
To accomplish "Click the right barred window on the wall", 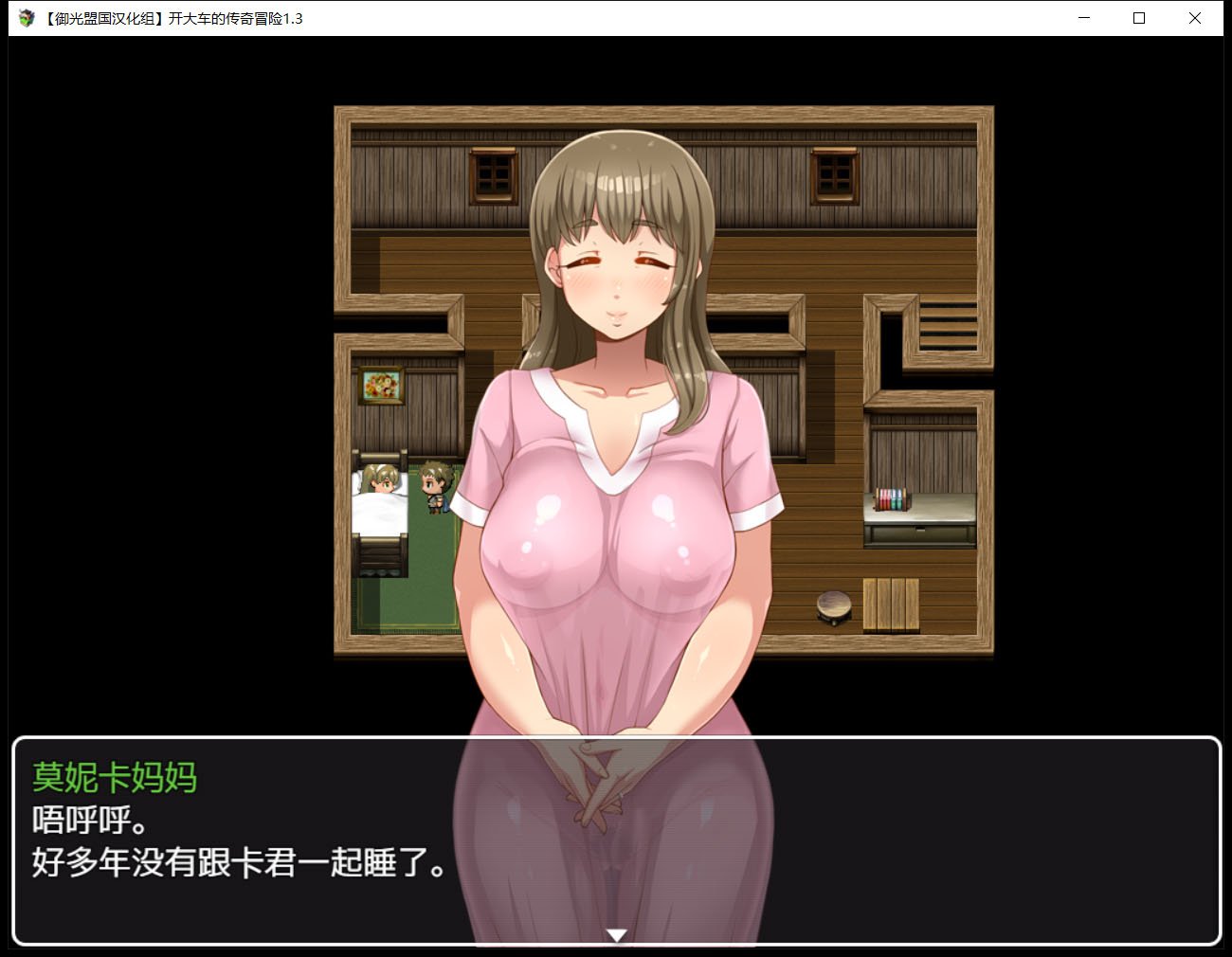I will 833,175.
